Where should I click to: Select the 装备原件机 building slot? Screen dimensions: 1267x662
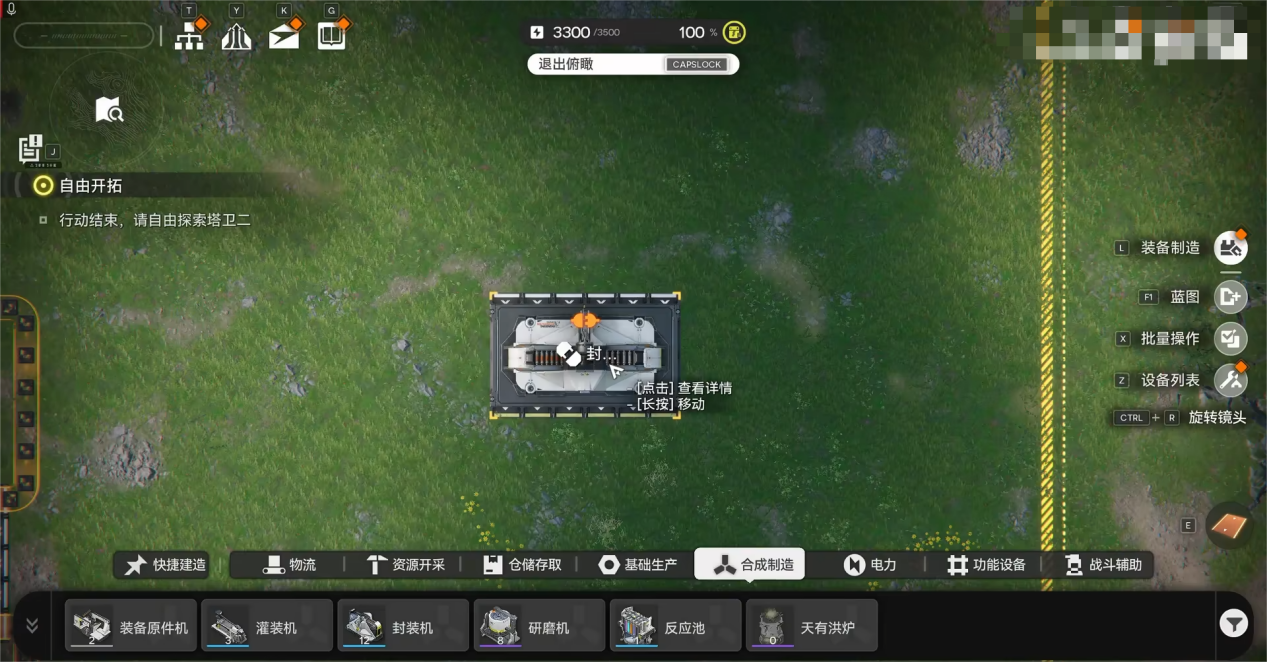pos(131,626)
